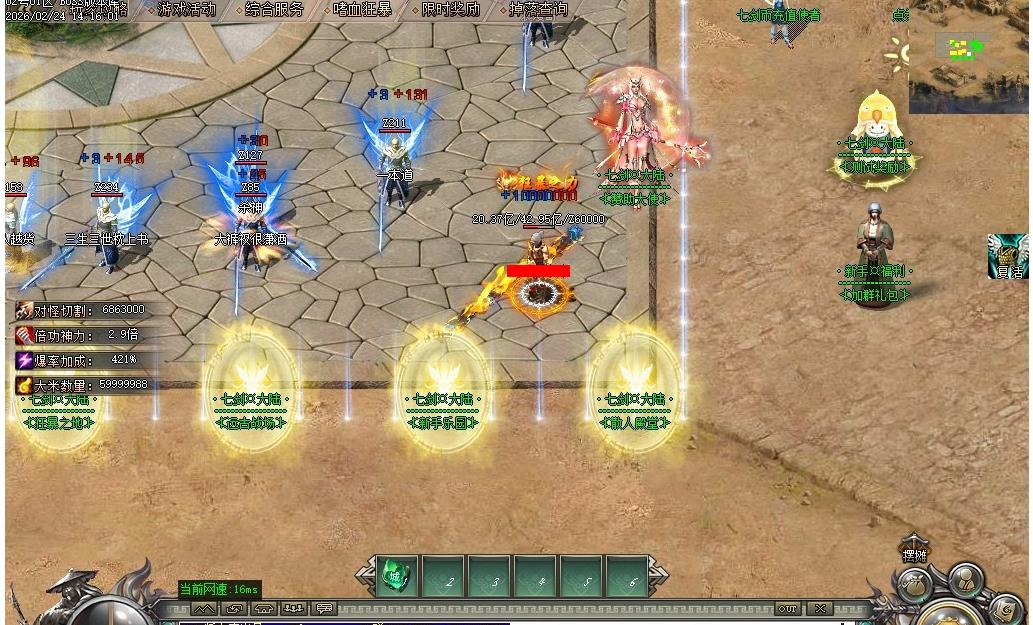This screenshot has width=1033, height=625.
Task: Open the 游戏活动 menu tab
Action: coord(186,10)
